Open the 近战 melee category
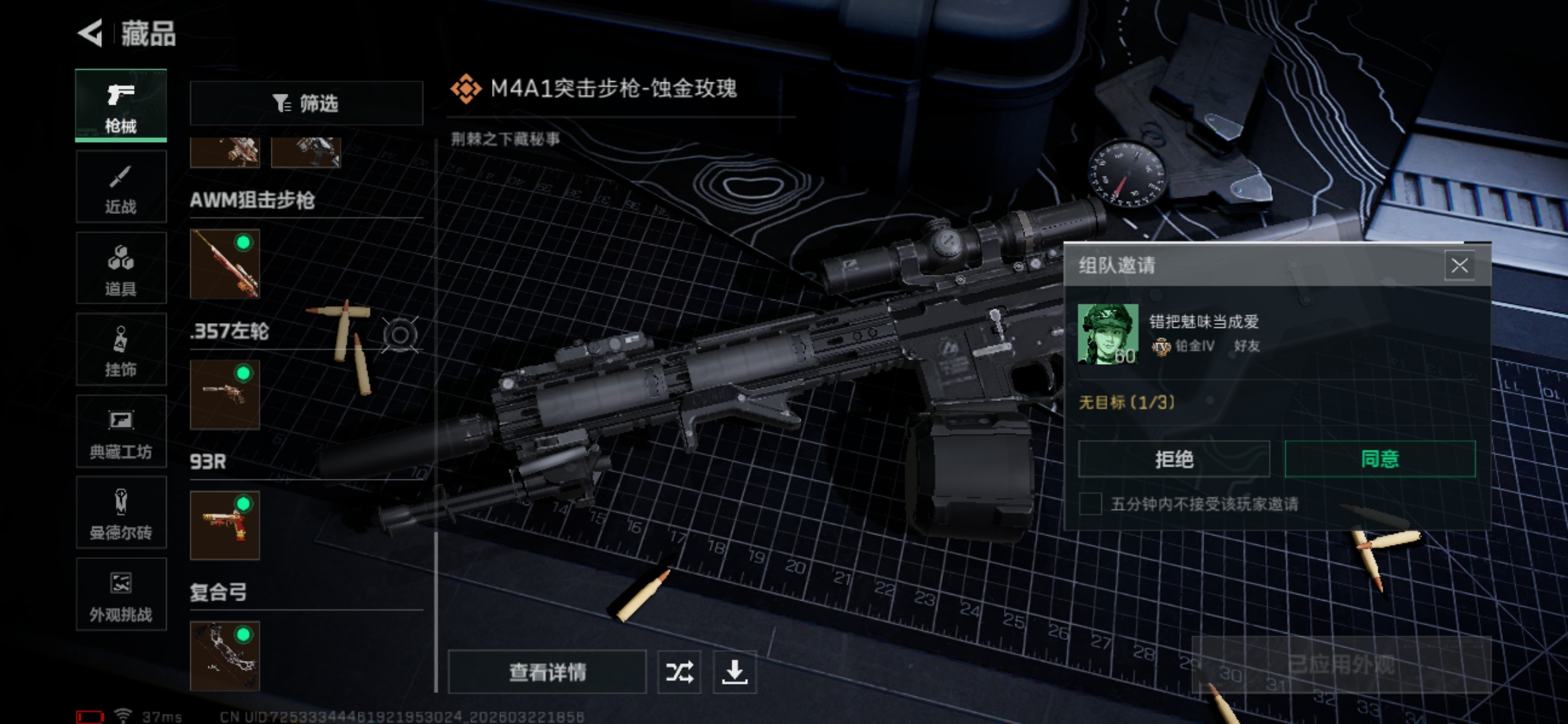Image resolution: width=1568 pixels, height=724 pixels. tap(121, 187)
